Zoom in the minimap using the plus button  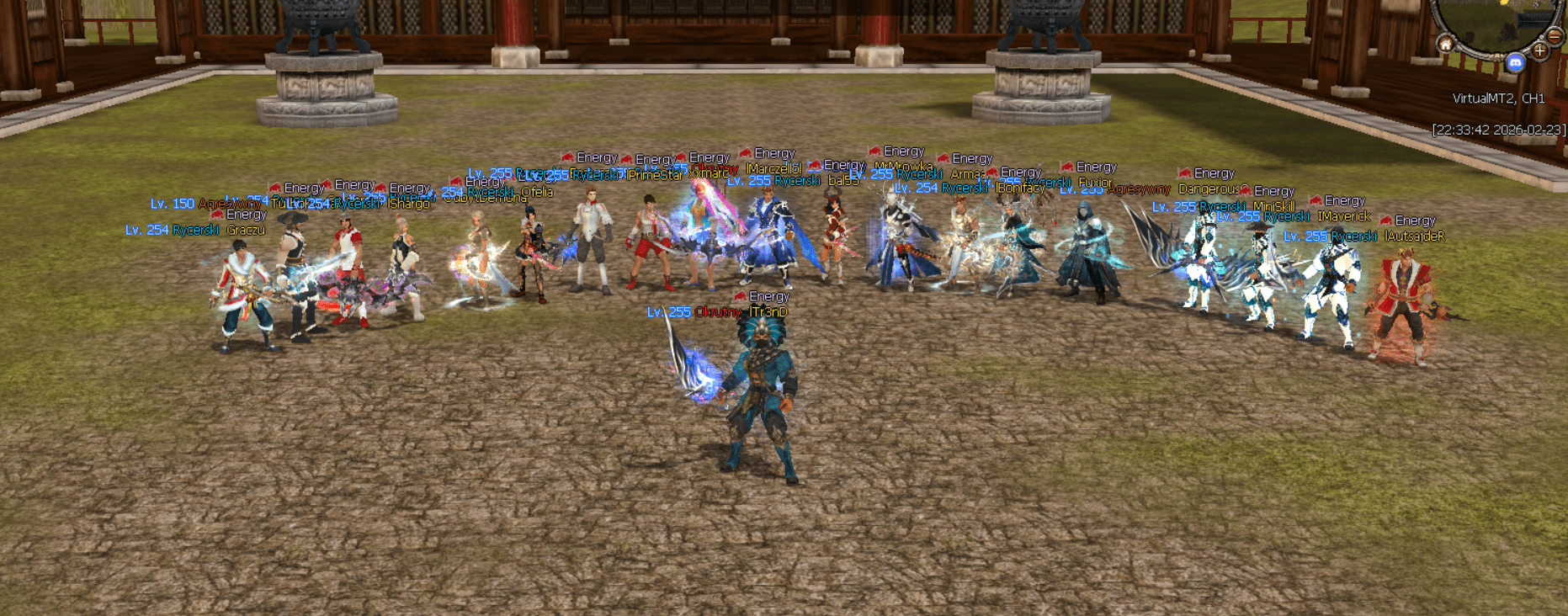point(1540,50)
